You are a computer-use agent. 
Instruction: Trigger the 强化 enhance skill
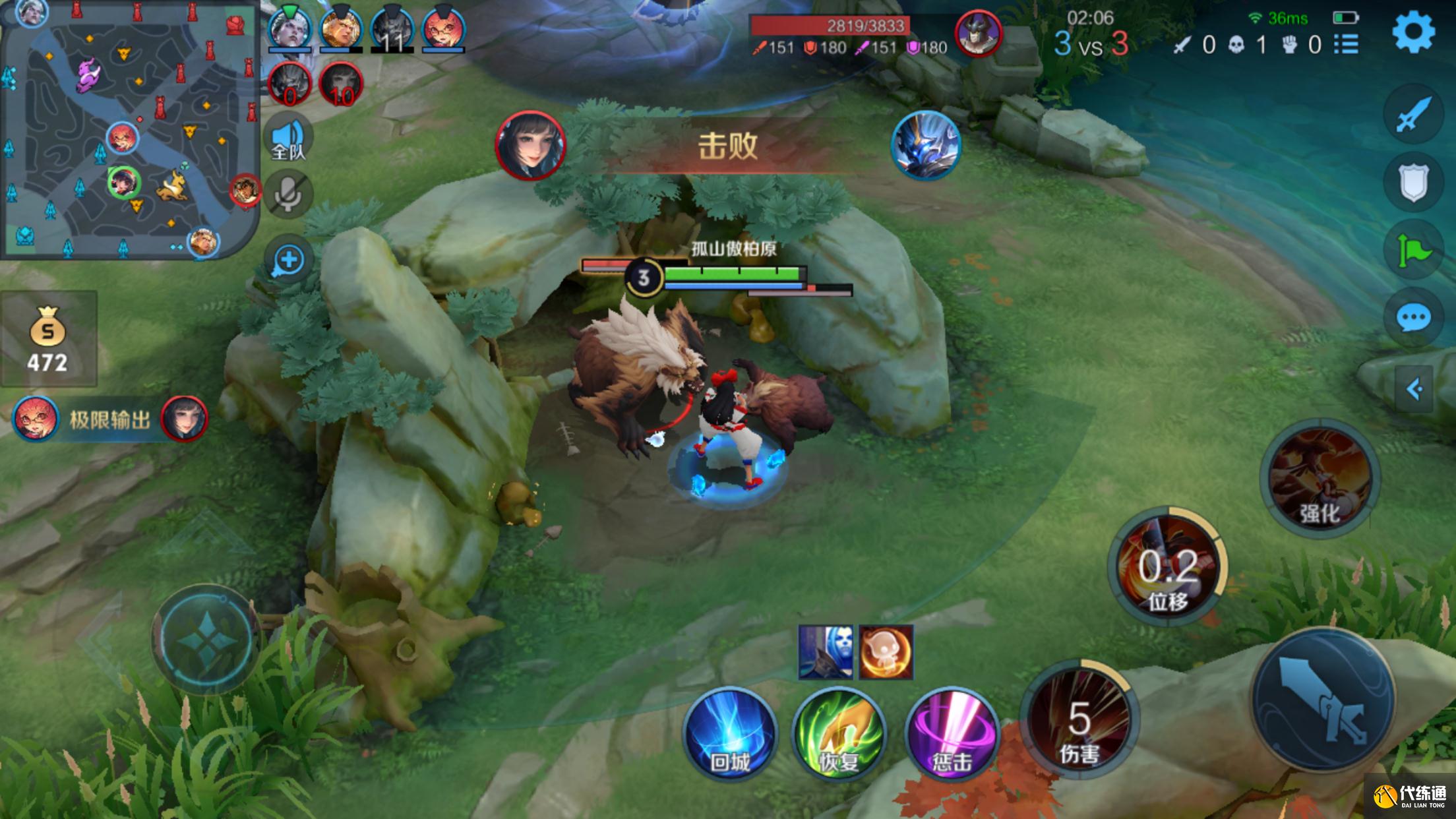coord(1319,478)
